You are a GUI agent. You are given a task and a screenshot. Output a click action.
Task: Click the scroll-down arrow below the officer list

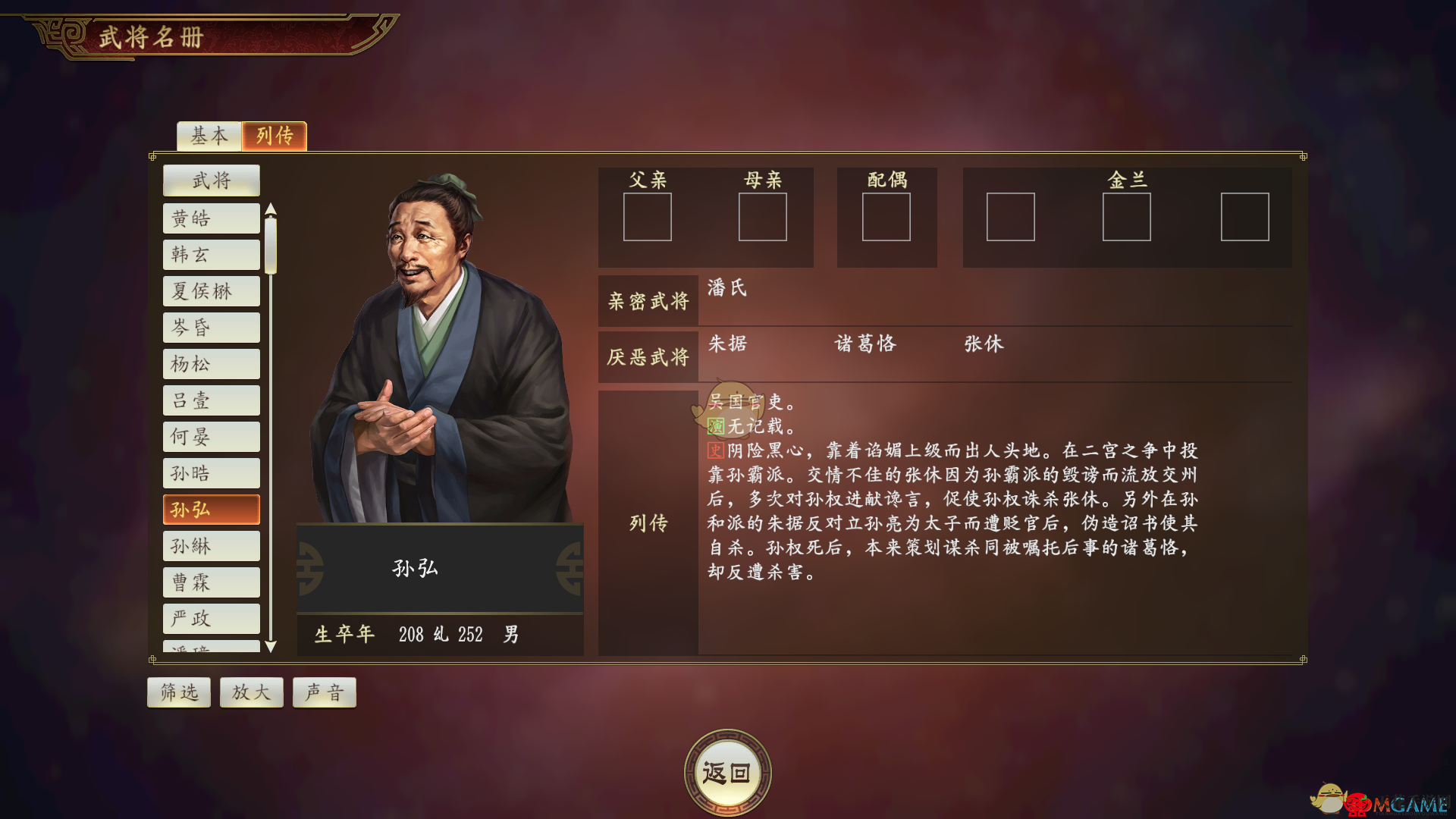(x=271, y=647)
